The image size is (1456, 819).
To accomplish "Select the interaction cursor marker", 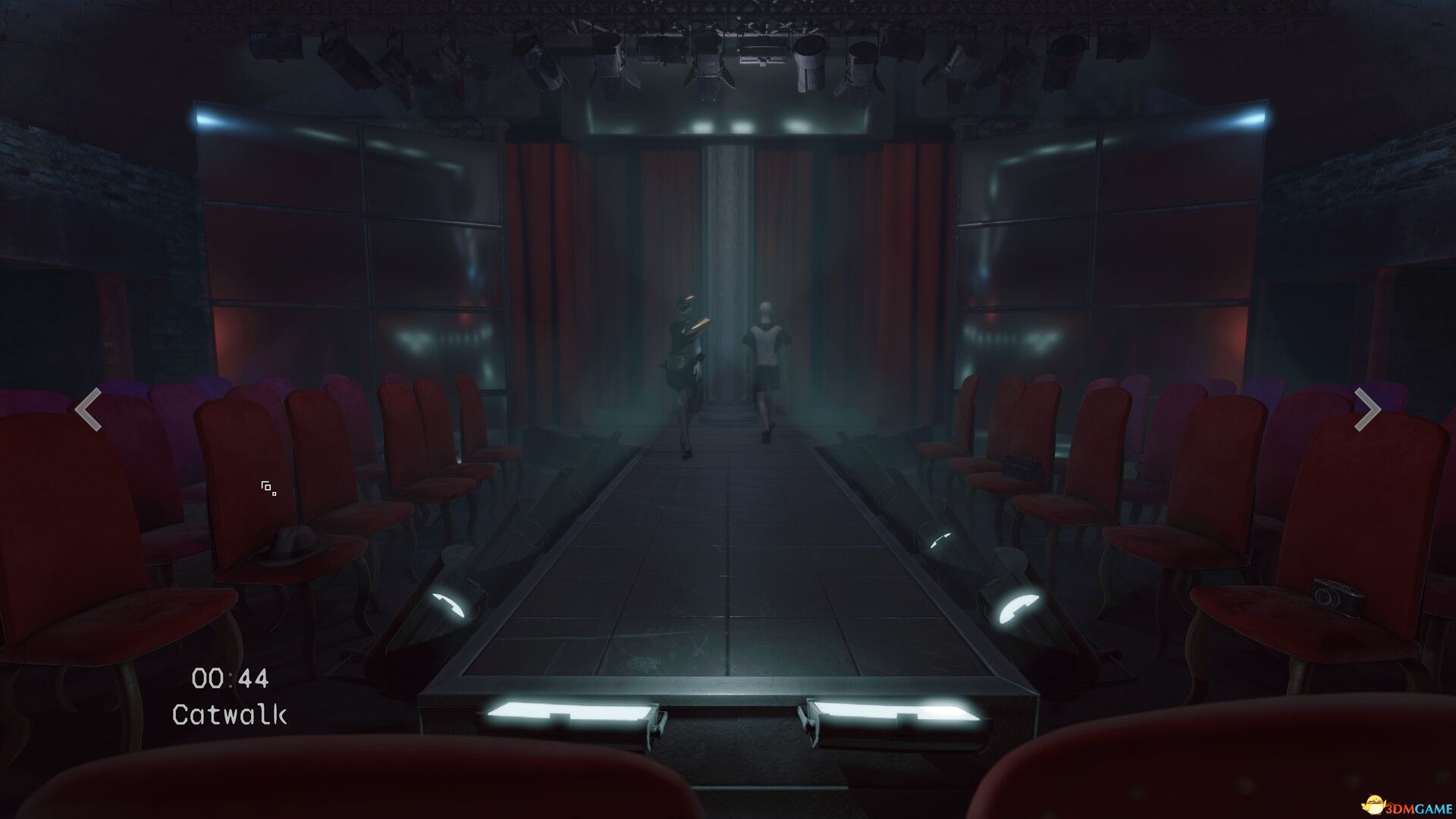I will [x=267, y=486].
